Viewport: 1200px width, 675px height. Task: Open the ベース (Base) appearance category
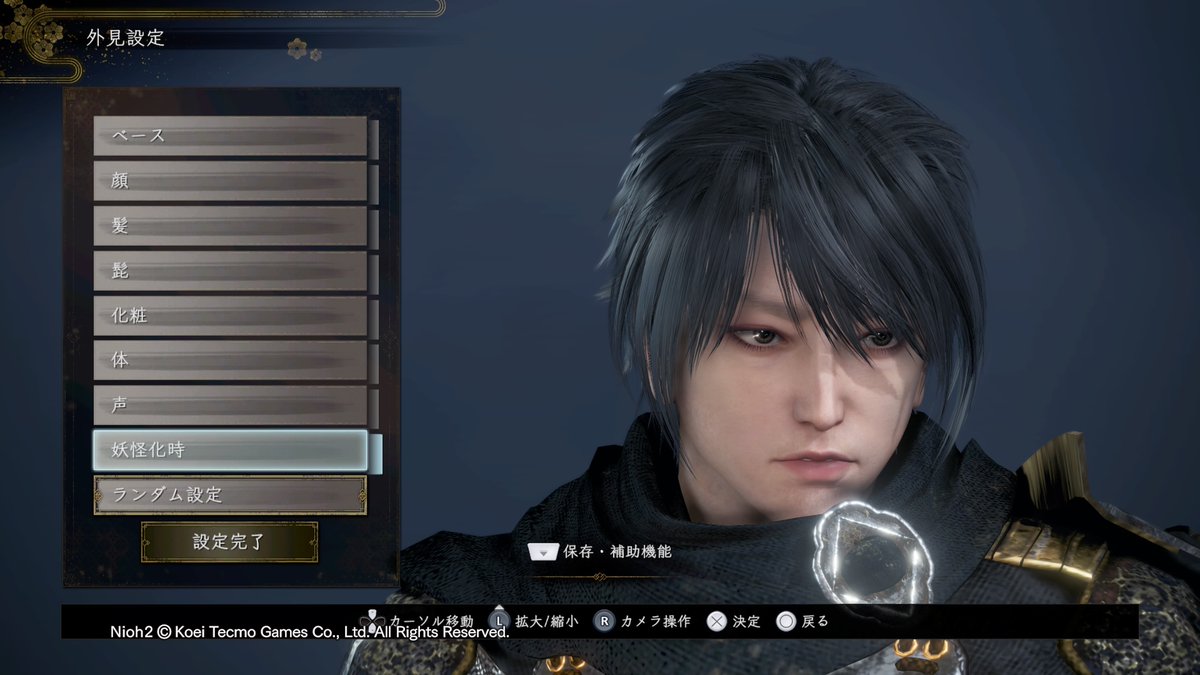tap(231, 136)
